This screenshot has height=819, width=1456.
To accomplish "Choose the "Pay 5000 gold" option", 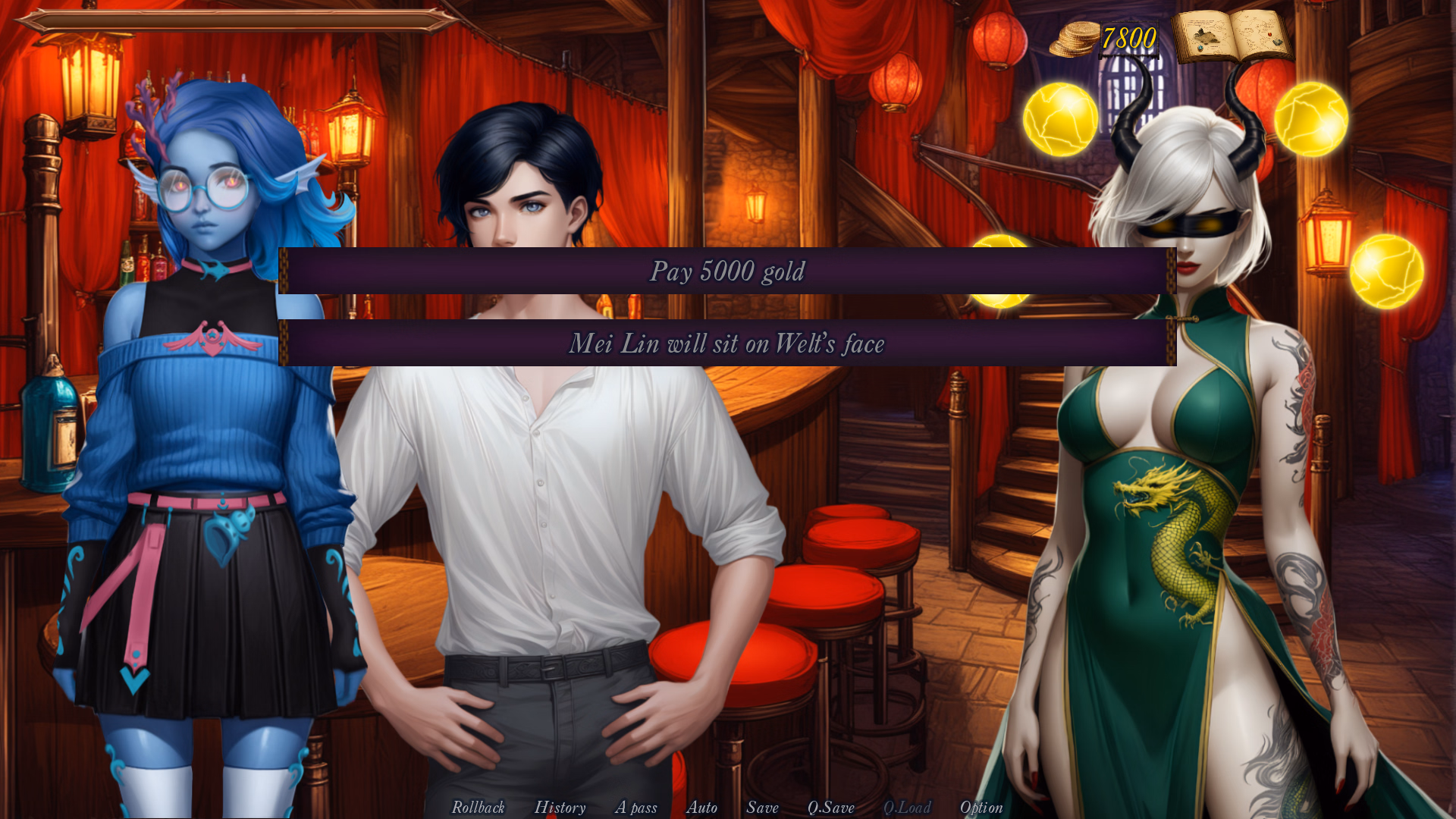I will click(x=727, y=271).
